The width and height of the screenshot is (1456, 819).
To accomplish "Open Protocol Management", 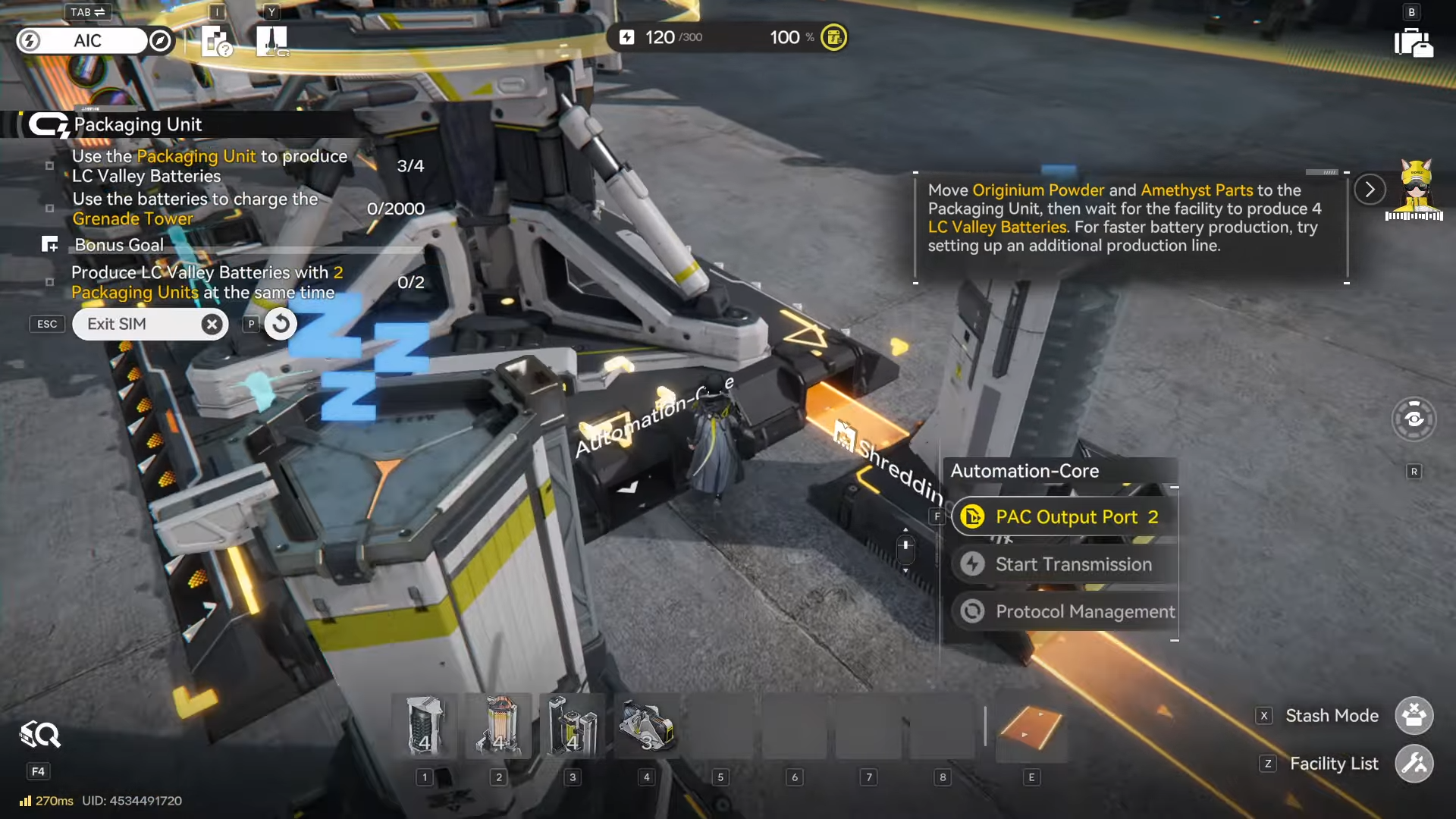I will [1065, 611].
